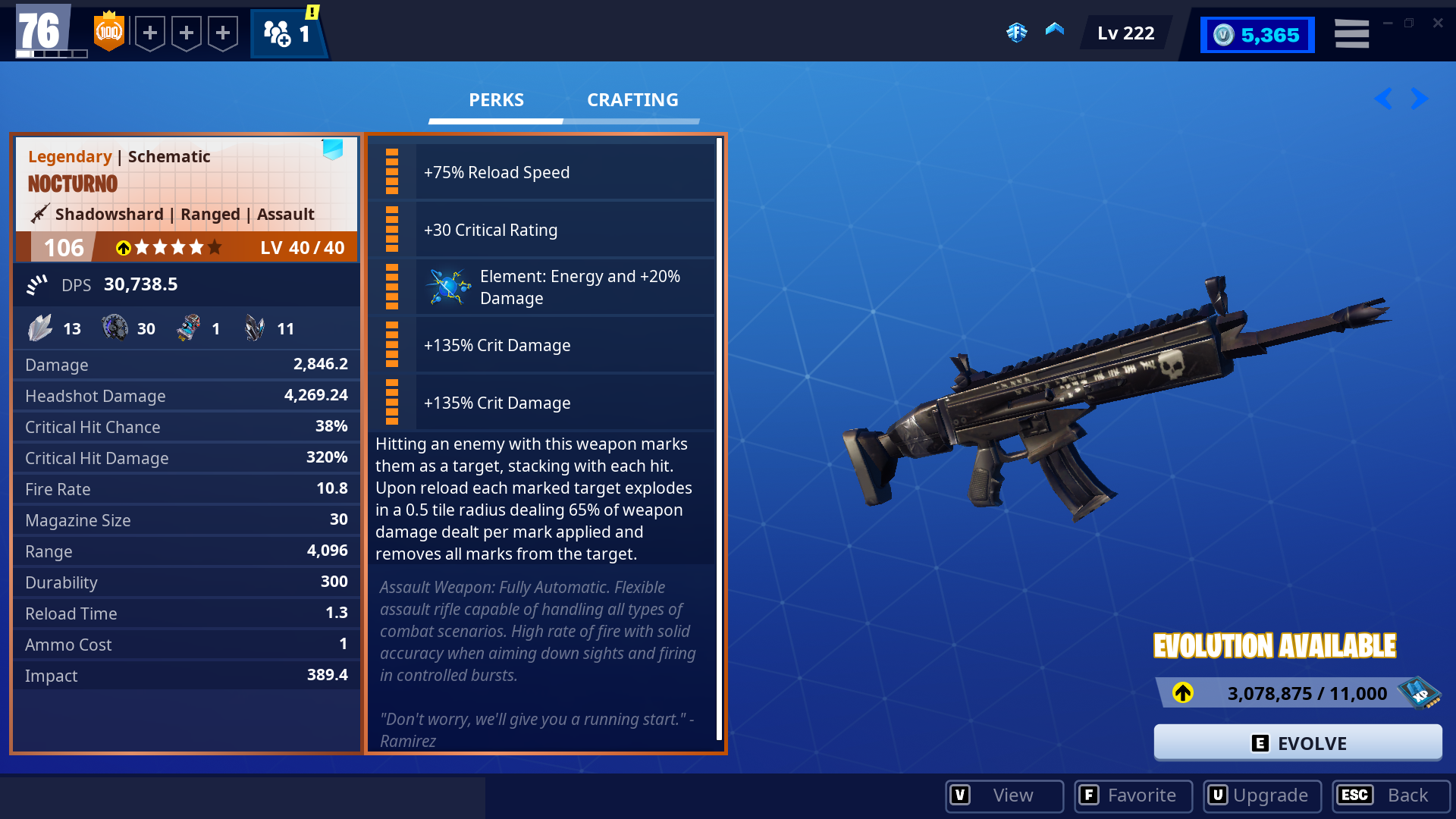Click Favorite to mark the Nocturno
Viewport: 1456px width, 819px height.
pyautogui.click(x=1133, y=795)
